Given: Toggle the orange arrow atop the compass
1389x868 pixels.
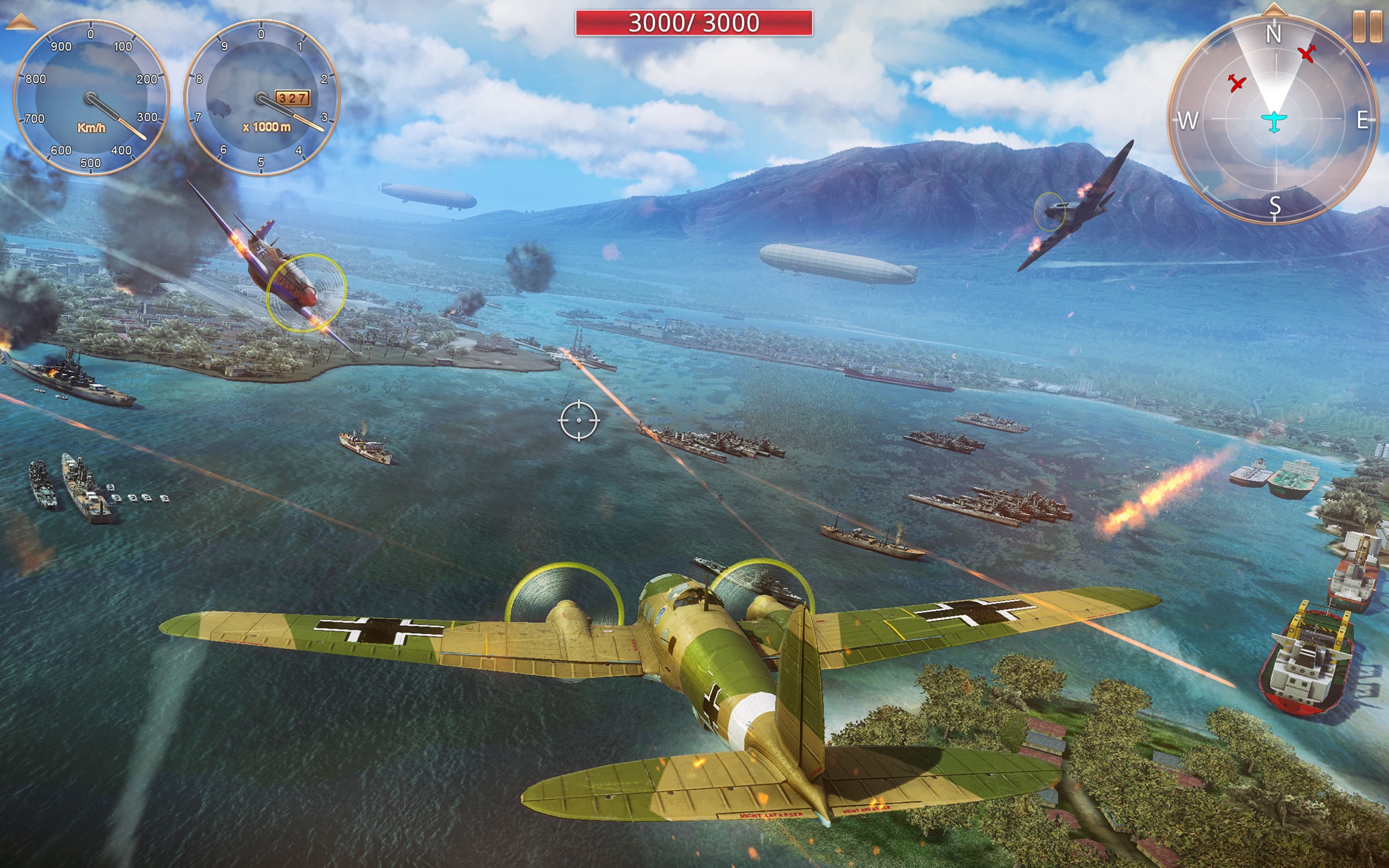Looking at the screenshot, I should coord(1274,9).
